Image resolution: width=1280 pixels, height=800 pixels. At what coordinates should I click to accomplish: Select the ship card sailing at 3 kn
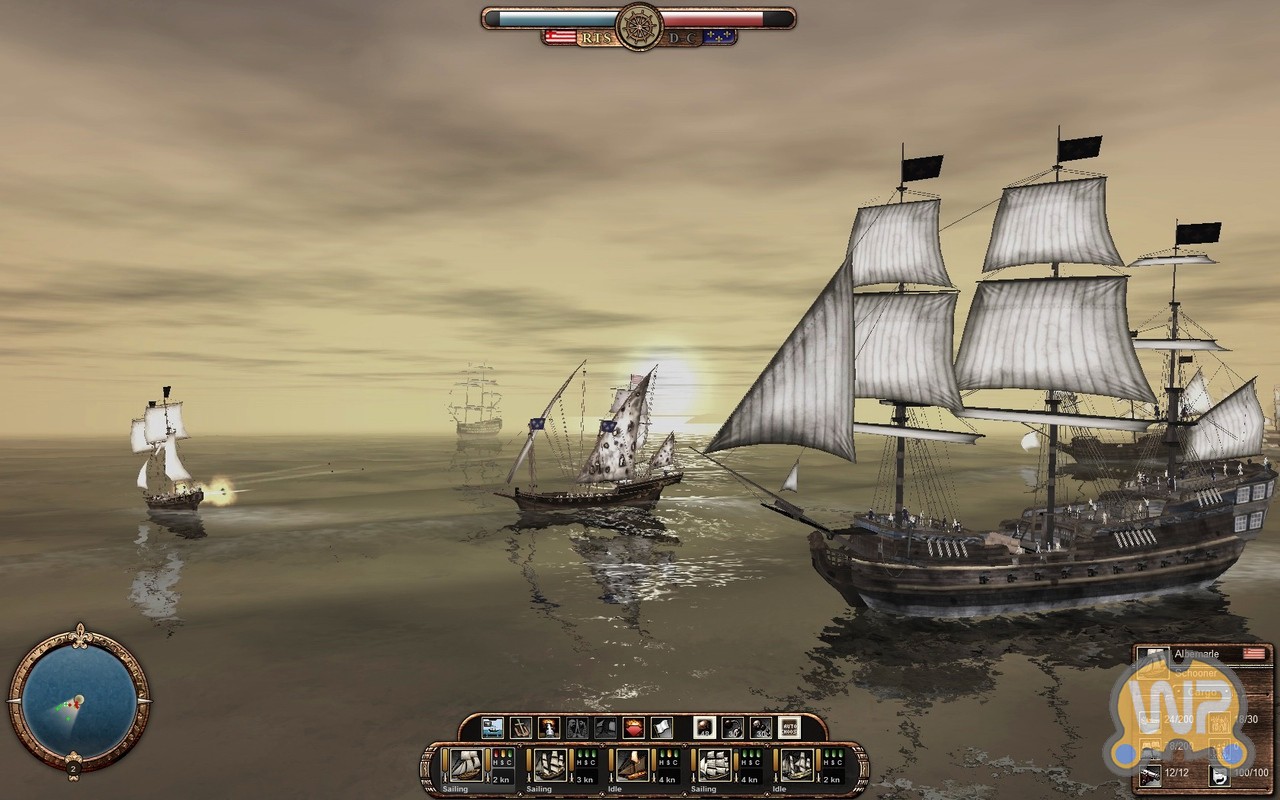coord(550,767)
